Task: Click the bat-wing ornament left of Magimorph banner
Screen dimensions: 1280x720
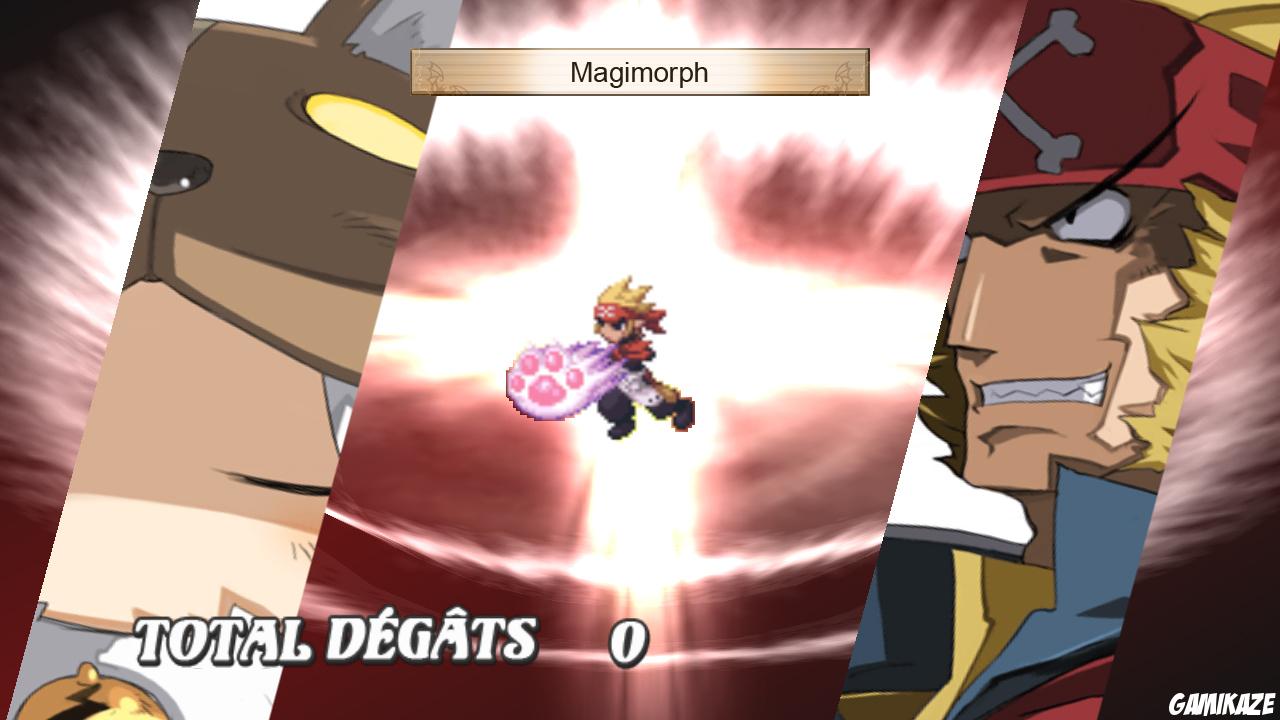Action: point(432,72)
